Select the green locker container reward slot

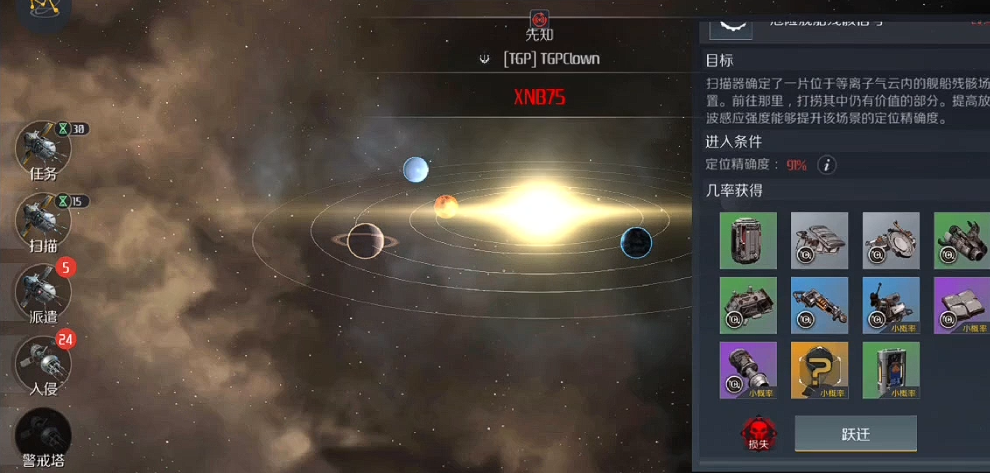click(890, 370)
